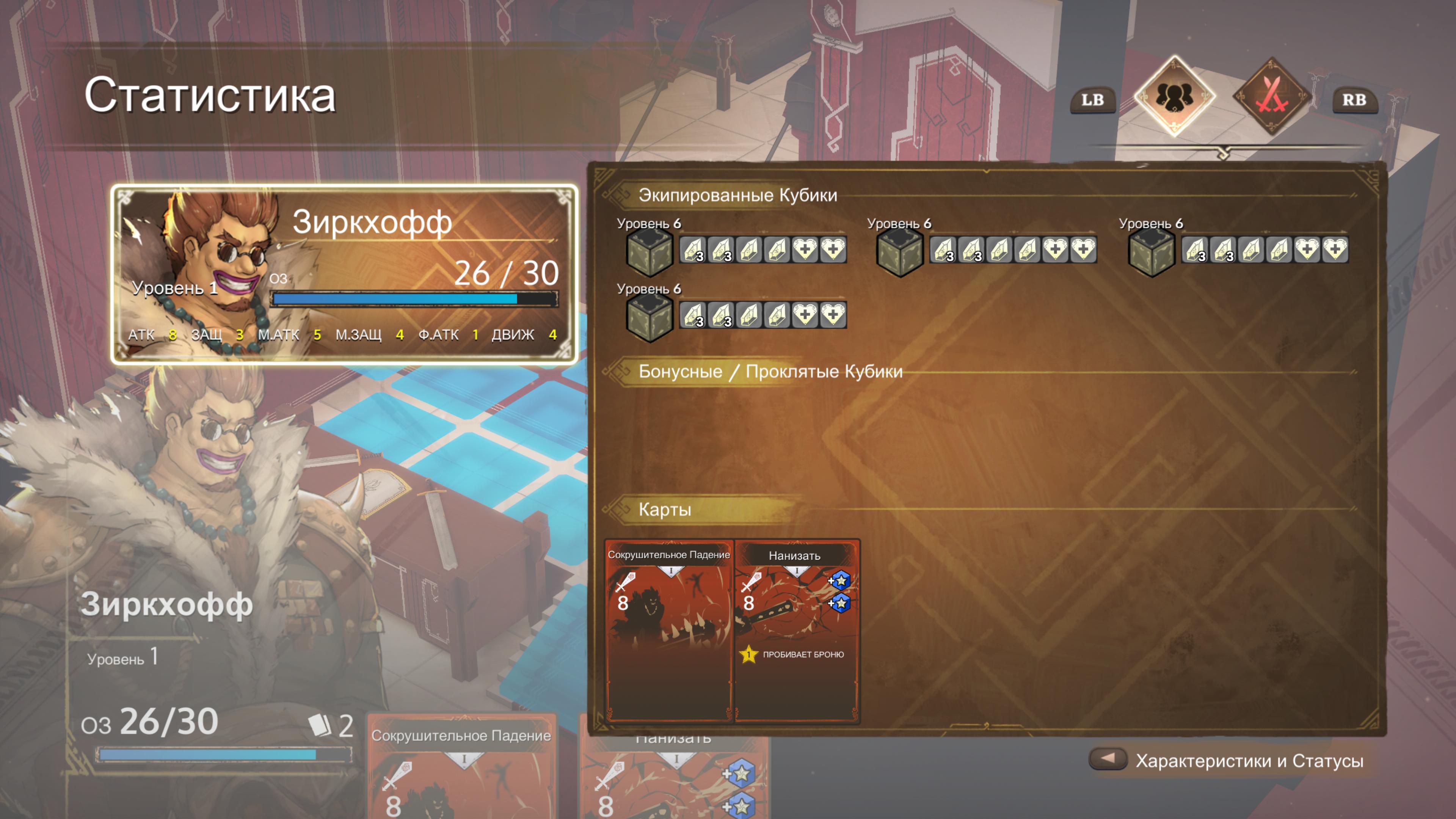Open the Сокрушительное Падение card in Карты
The width and height of the screenshot is (1456, 819).
pyautogui.click(x=668, y=630)
